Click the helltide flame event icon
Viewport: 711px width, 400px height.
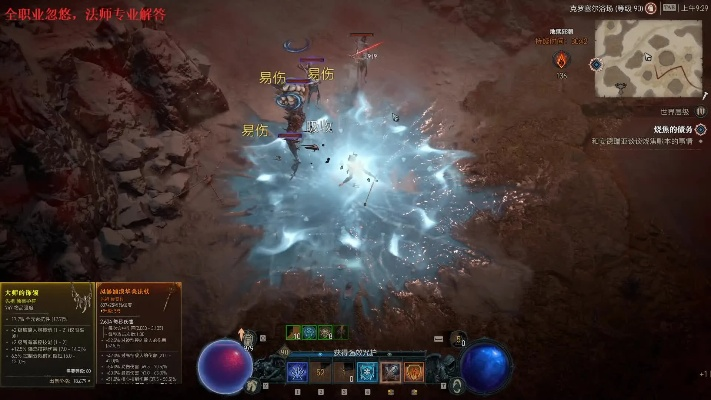[x=562, y=60]
